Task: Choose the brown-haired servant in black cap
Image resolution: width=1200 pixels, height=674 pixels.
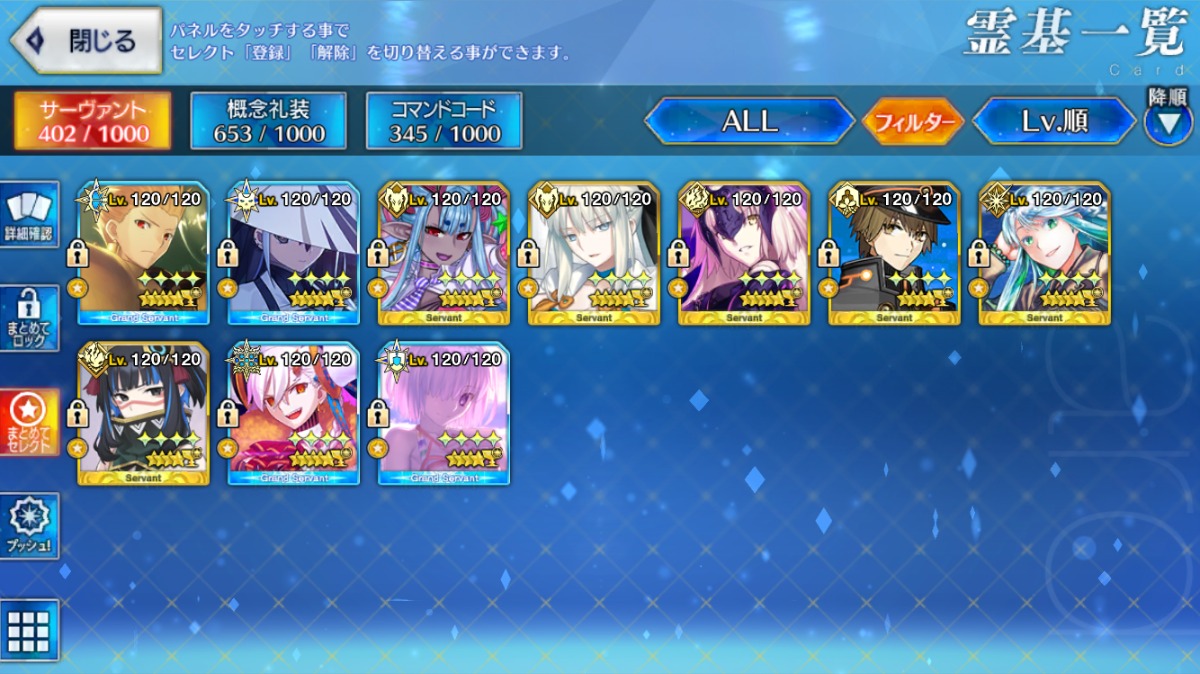Action: click(x=894, y=253)
